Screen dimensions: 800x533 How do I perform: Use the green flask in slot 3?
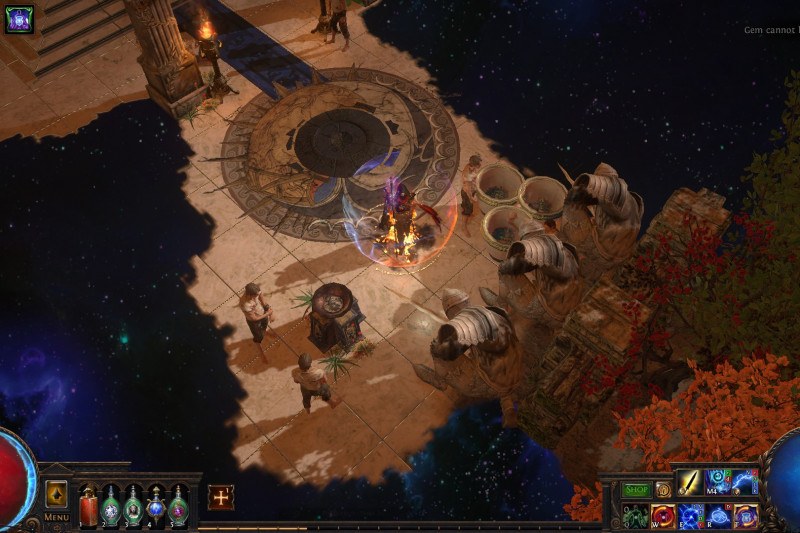(x=133, y=506)
